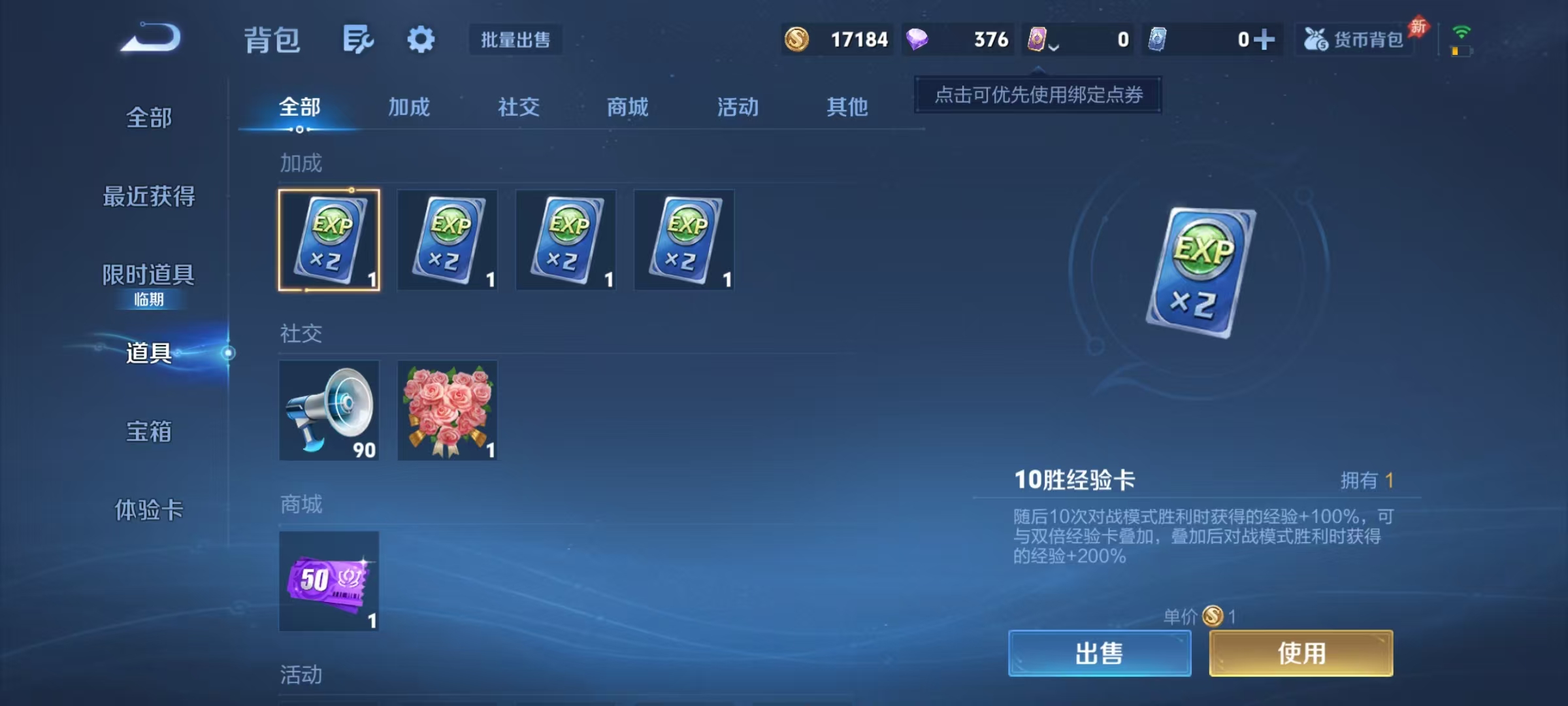
Task: Switch to the 加成 tab
Action: (x=410, y=107)
